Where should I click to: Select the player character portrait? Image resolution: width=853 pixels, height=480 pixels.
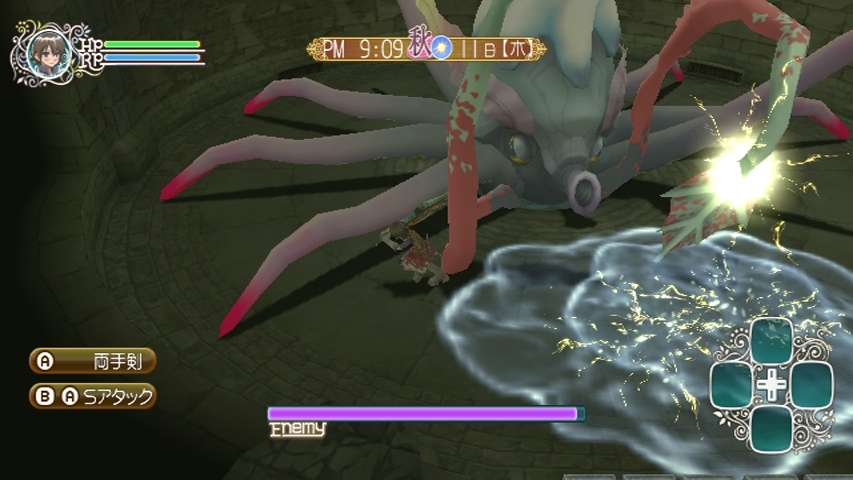point(46,51)
